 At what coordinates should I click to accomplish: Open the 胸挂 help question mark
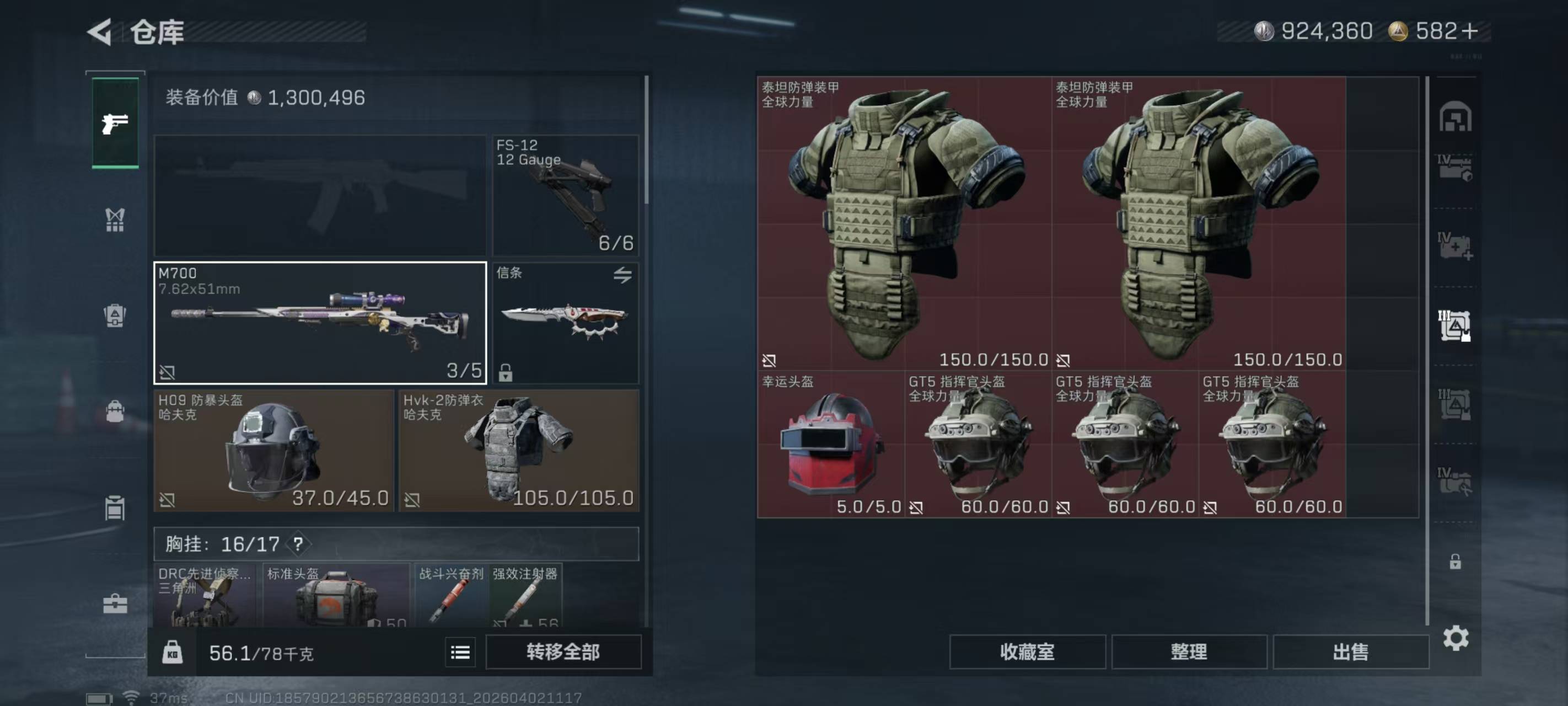(x=298, y=544)
